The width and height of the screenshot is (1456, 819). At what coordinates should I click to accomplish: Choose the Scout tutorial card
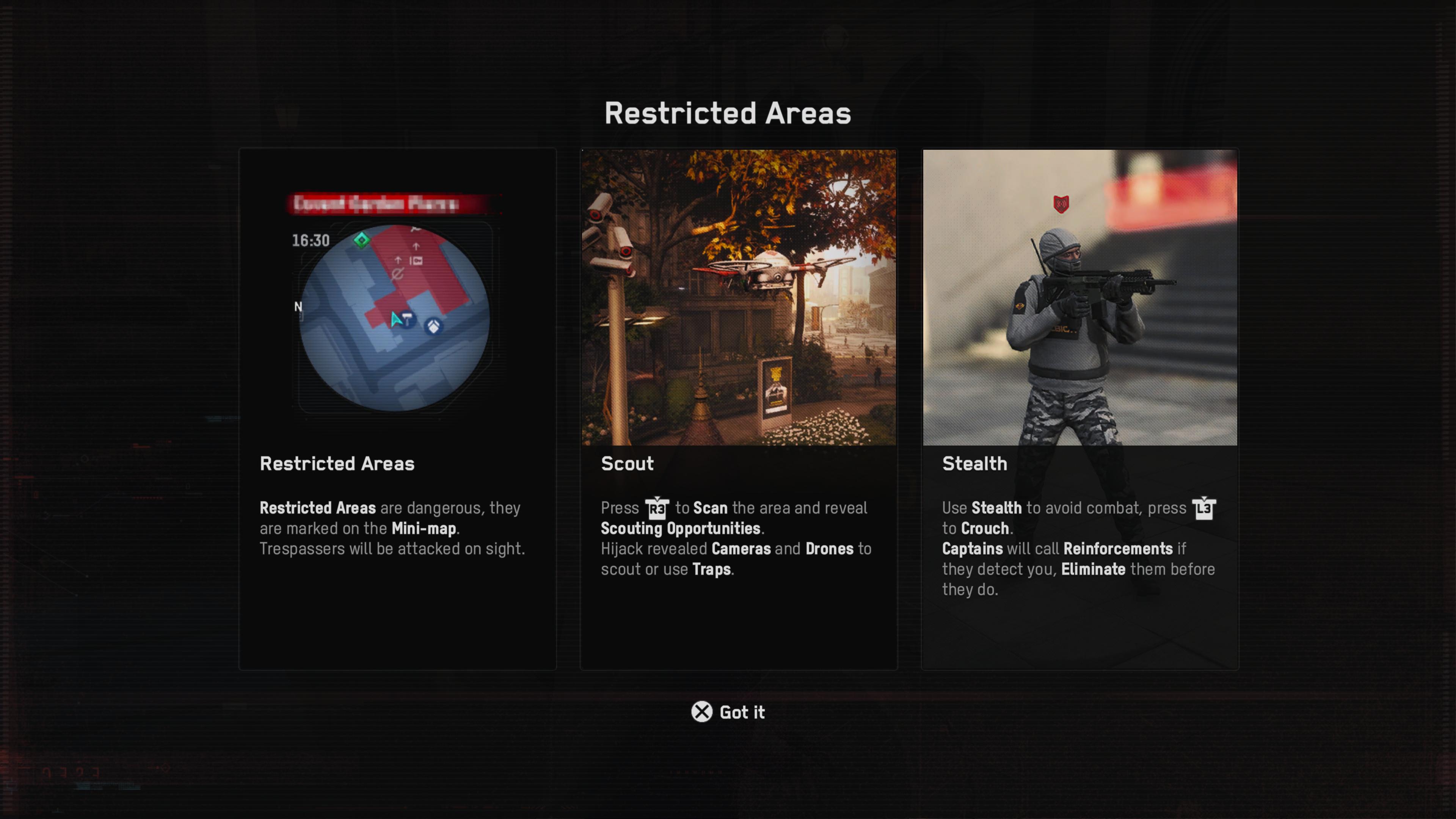[x=738, y=409]
